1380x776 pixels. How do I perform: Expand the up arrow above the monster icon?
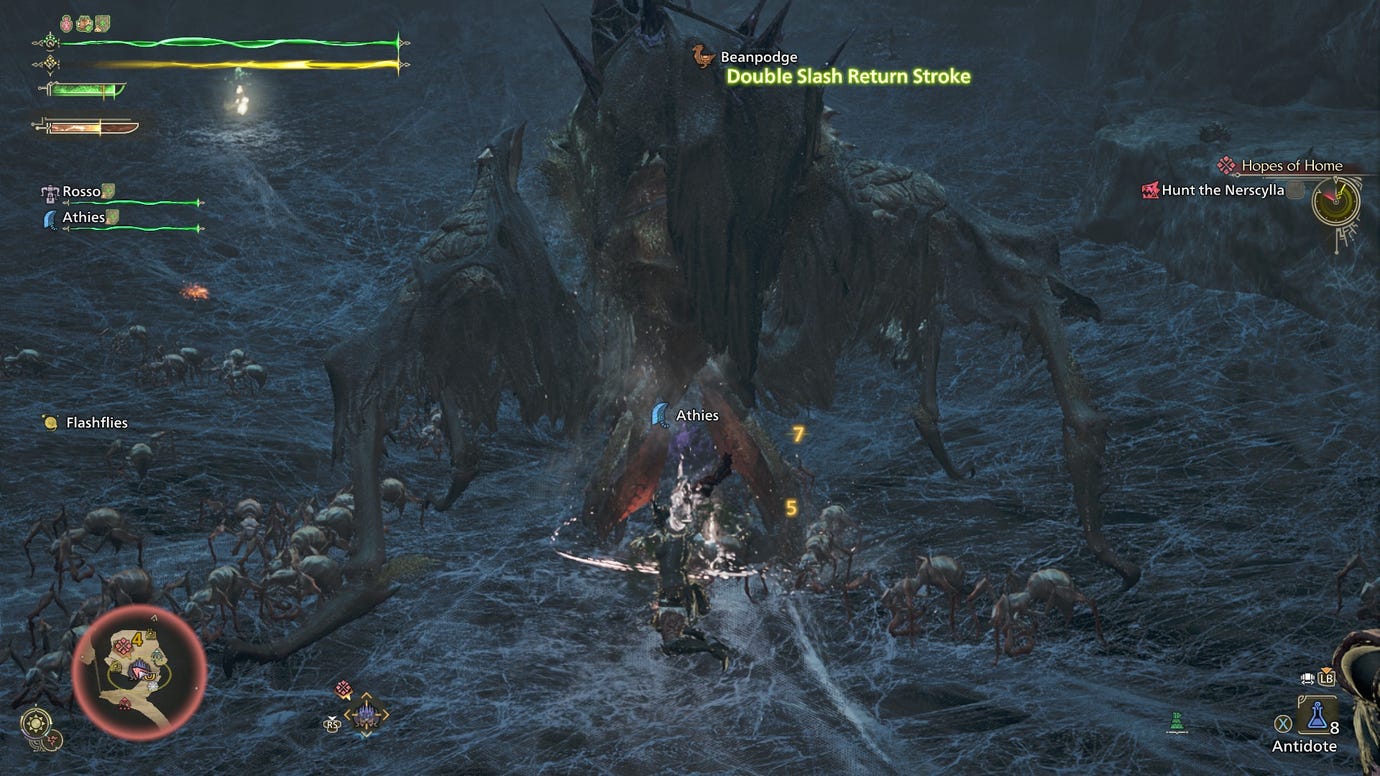point(366,693)
